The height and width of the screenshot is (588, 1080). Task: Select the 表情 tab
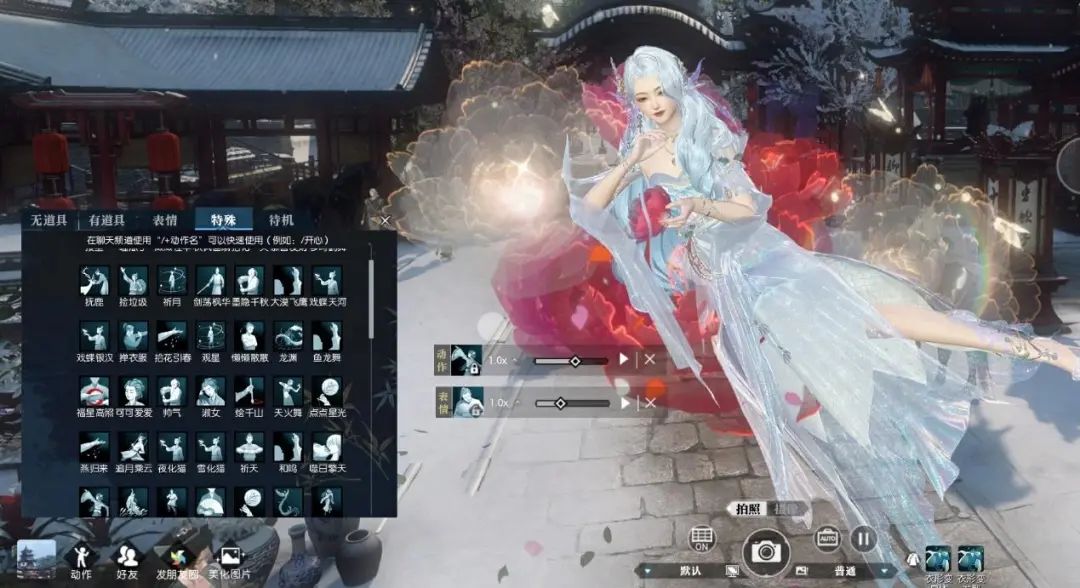pyautogui.click(x=165, y=221)
